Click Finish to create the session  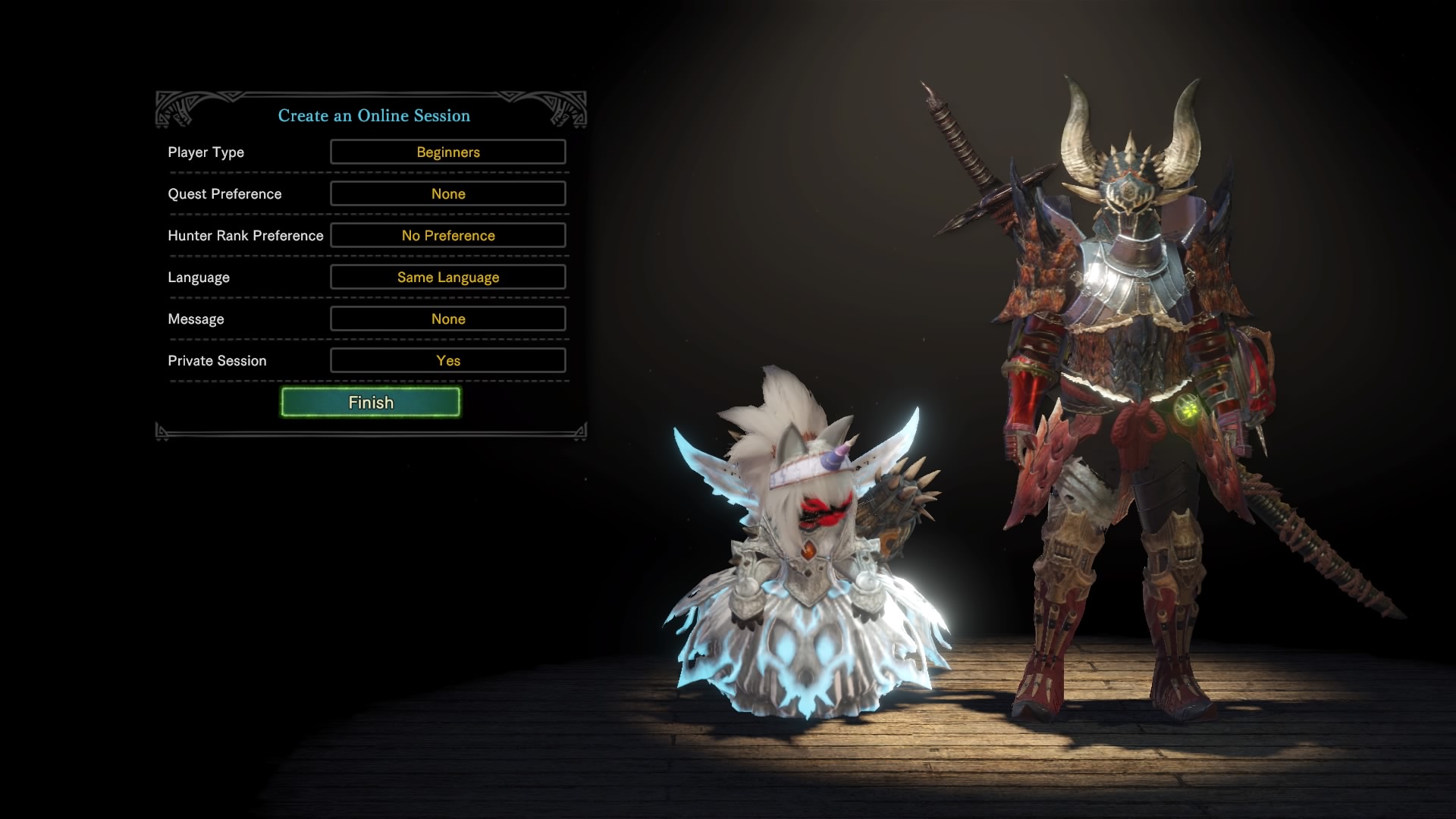[370, 402]
